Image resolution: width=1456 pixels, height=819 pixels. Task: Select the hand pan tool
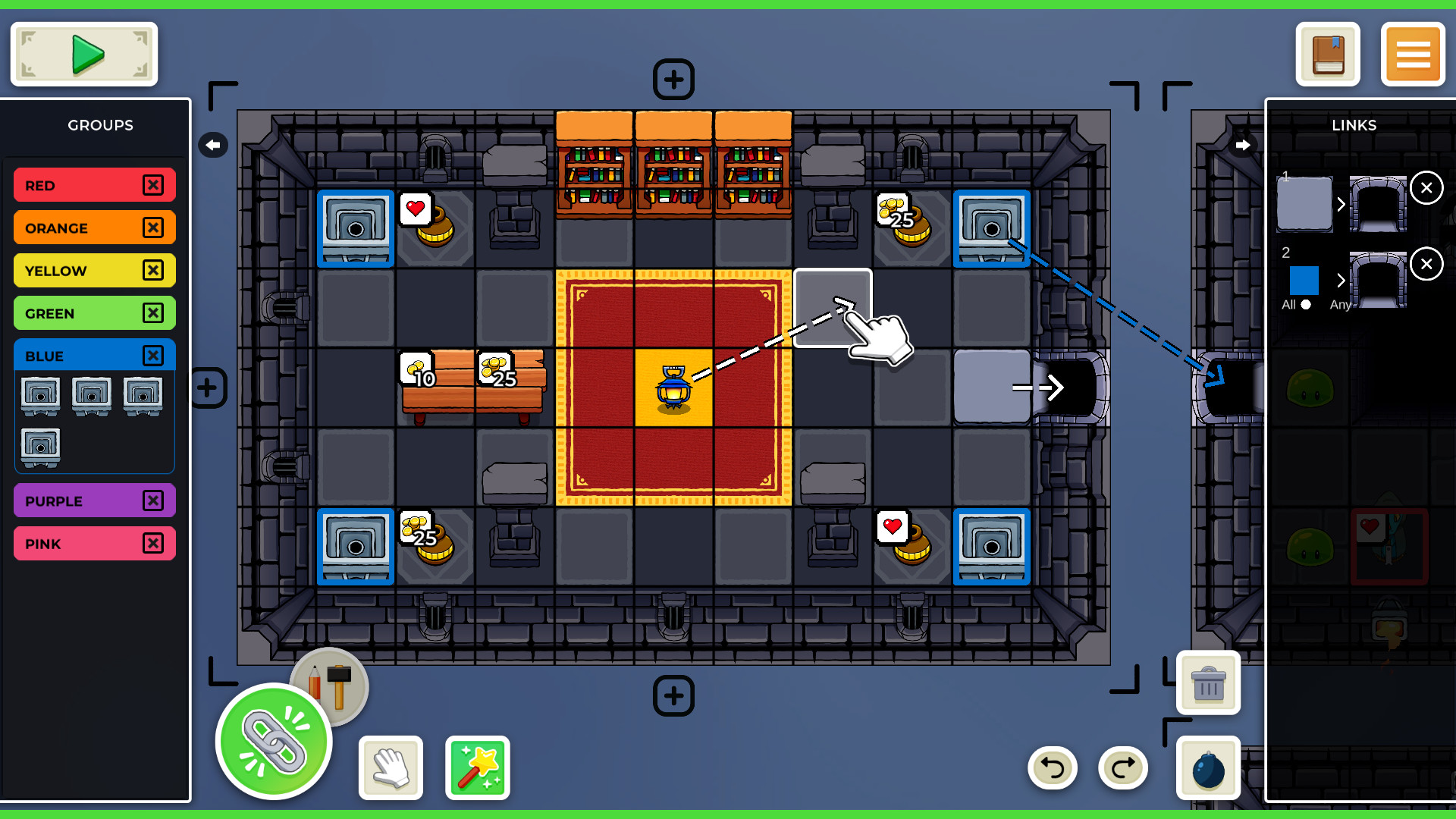pos(391,768)
